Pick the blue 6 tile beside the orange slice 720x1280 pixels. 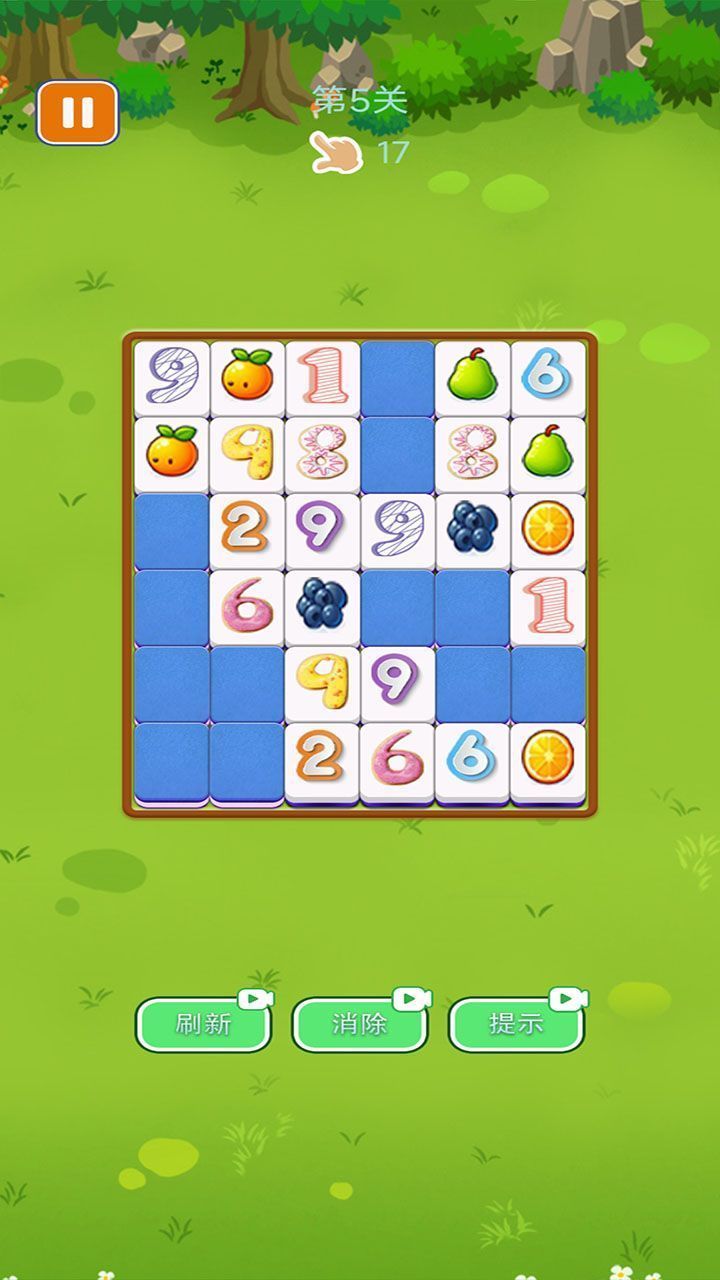tap(473, 760)
